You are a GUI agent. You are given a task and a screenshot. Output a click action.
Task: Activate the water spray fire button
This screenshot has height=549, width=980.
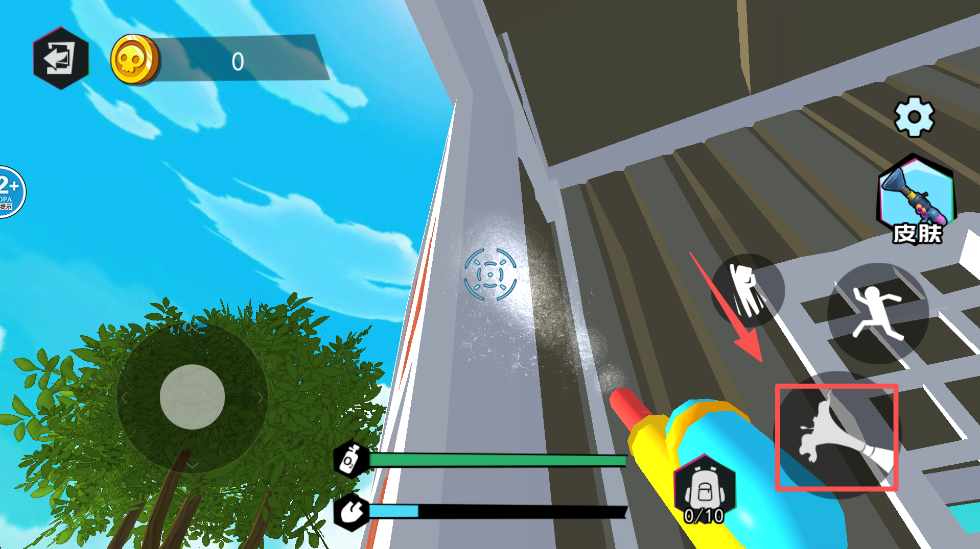(837, 437)
